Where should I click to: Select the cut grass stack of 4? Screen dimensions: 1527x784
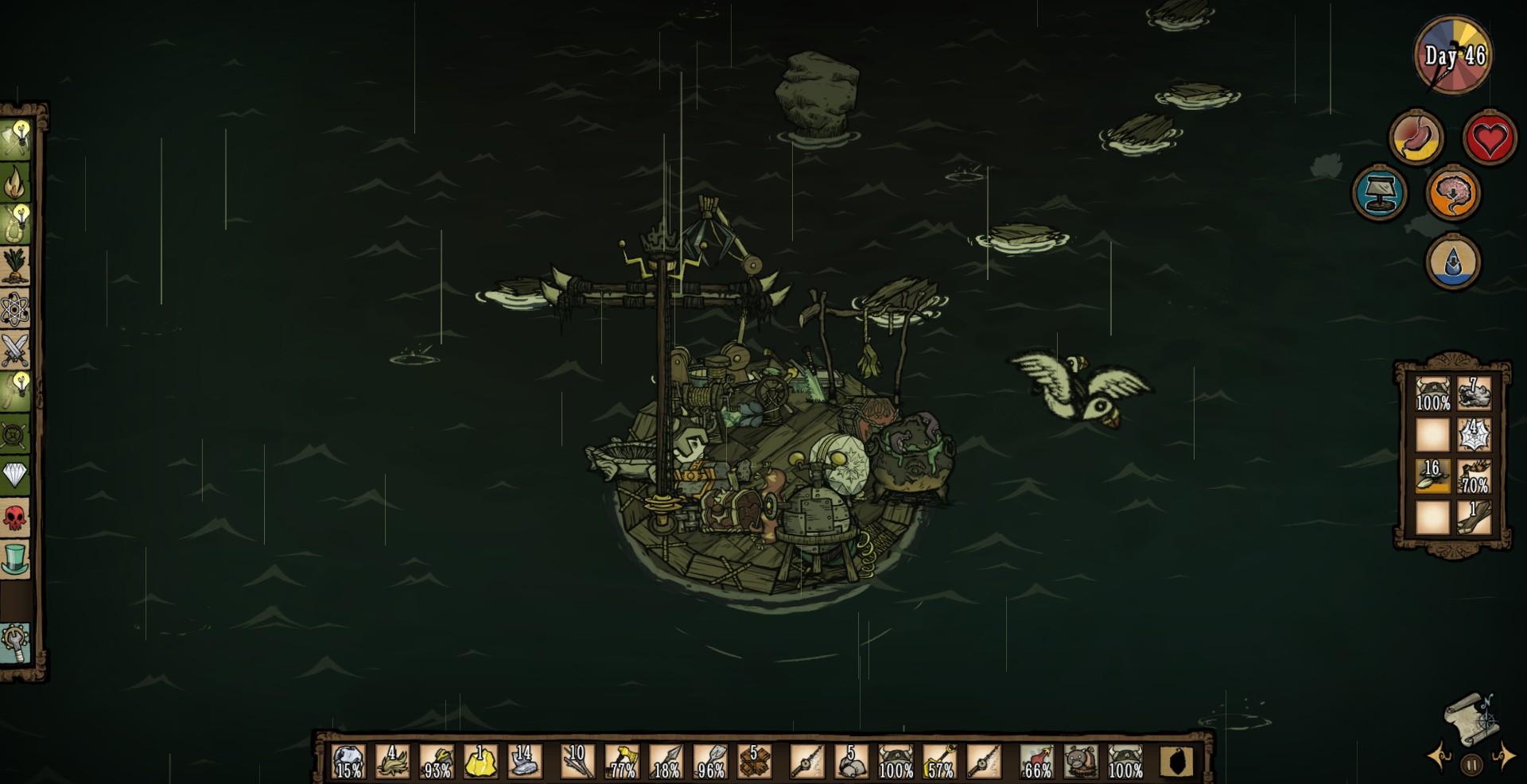click(x=392, y=762)
